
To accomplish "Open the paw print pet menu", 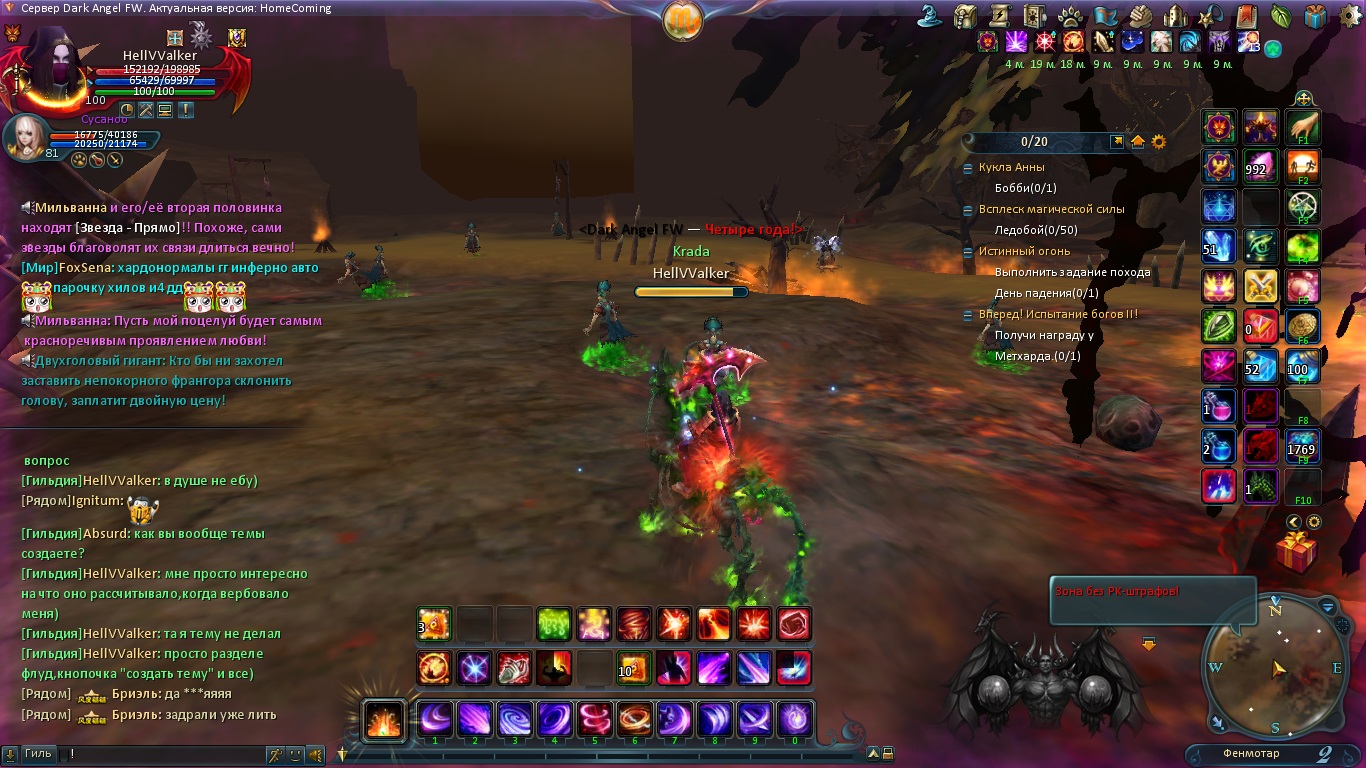I will click(x=1069, y=16).
